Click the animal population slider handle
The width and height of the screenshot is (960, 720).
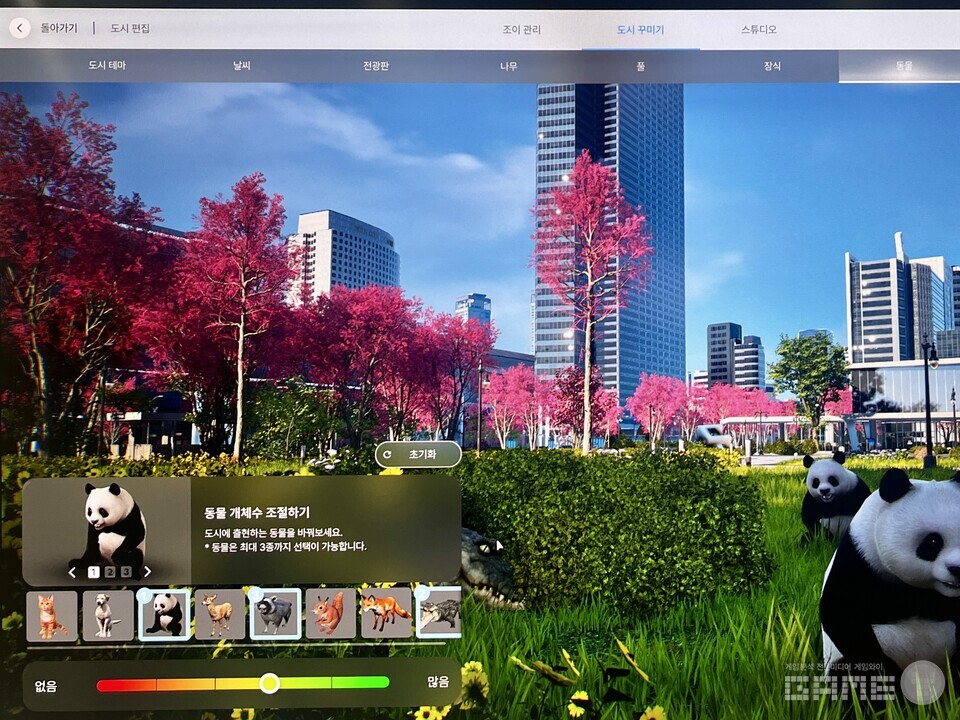(269, 683)
